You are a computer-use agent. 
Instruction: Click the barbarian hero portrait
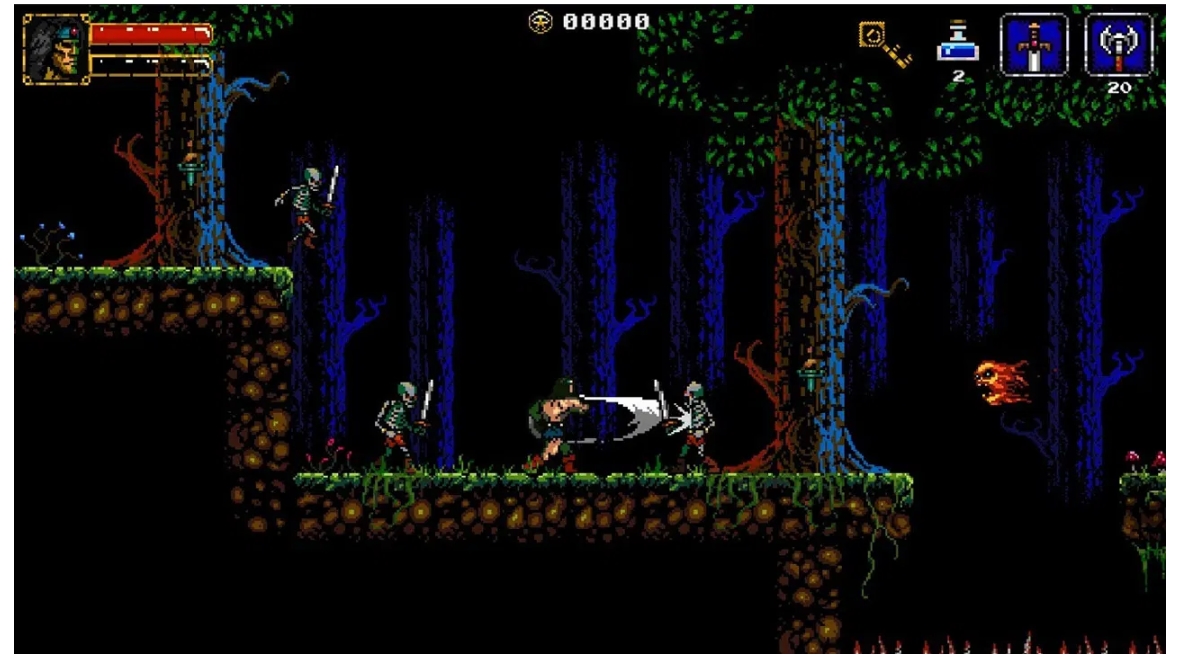click(x=56, y=48)
